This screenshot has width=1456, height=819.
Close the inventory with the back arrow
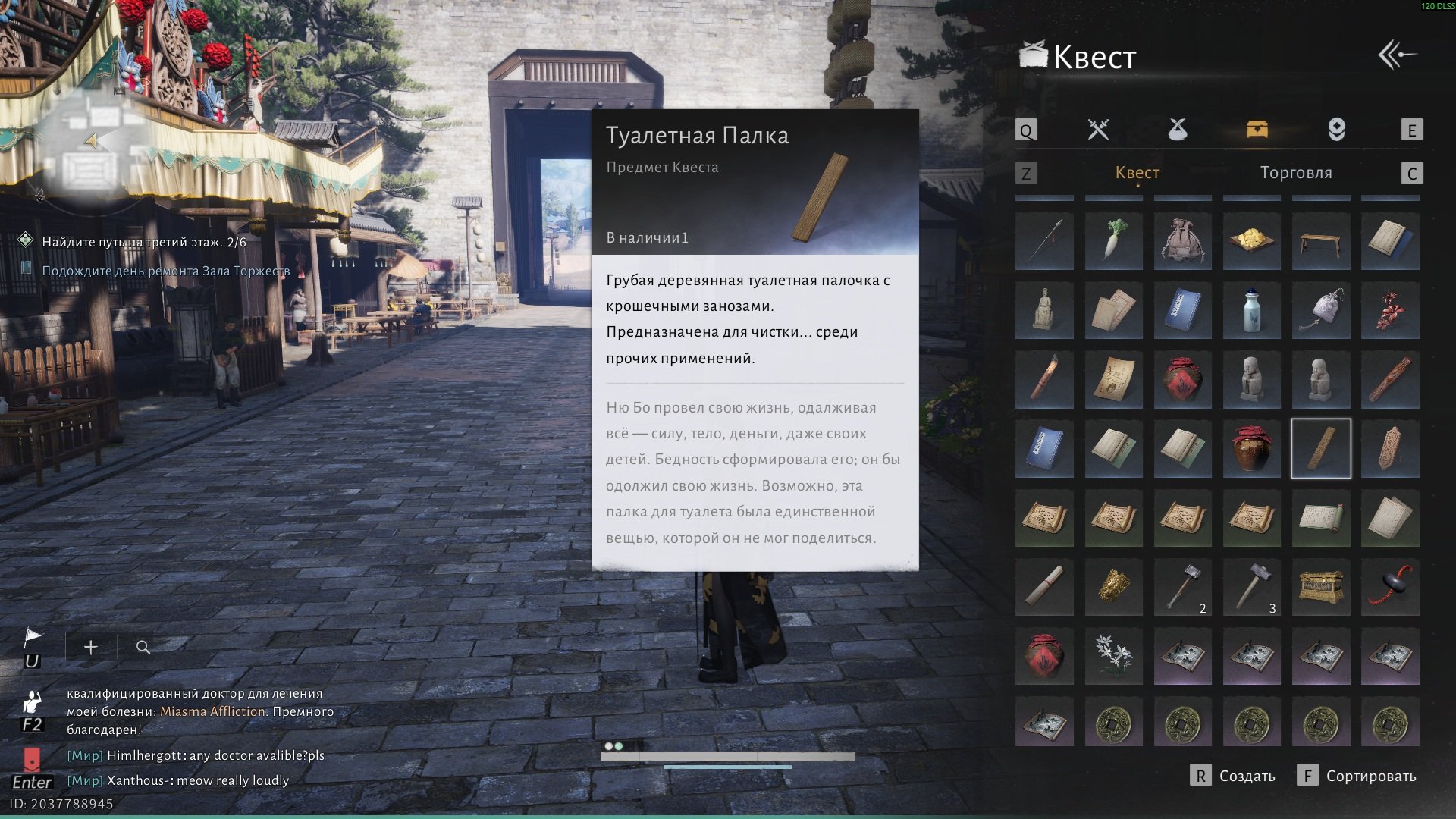(1397, 55)
